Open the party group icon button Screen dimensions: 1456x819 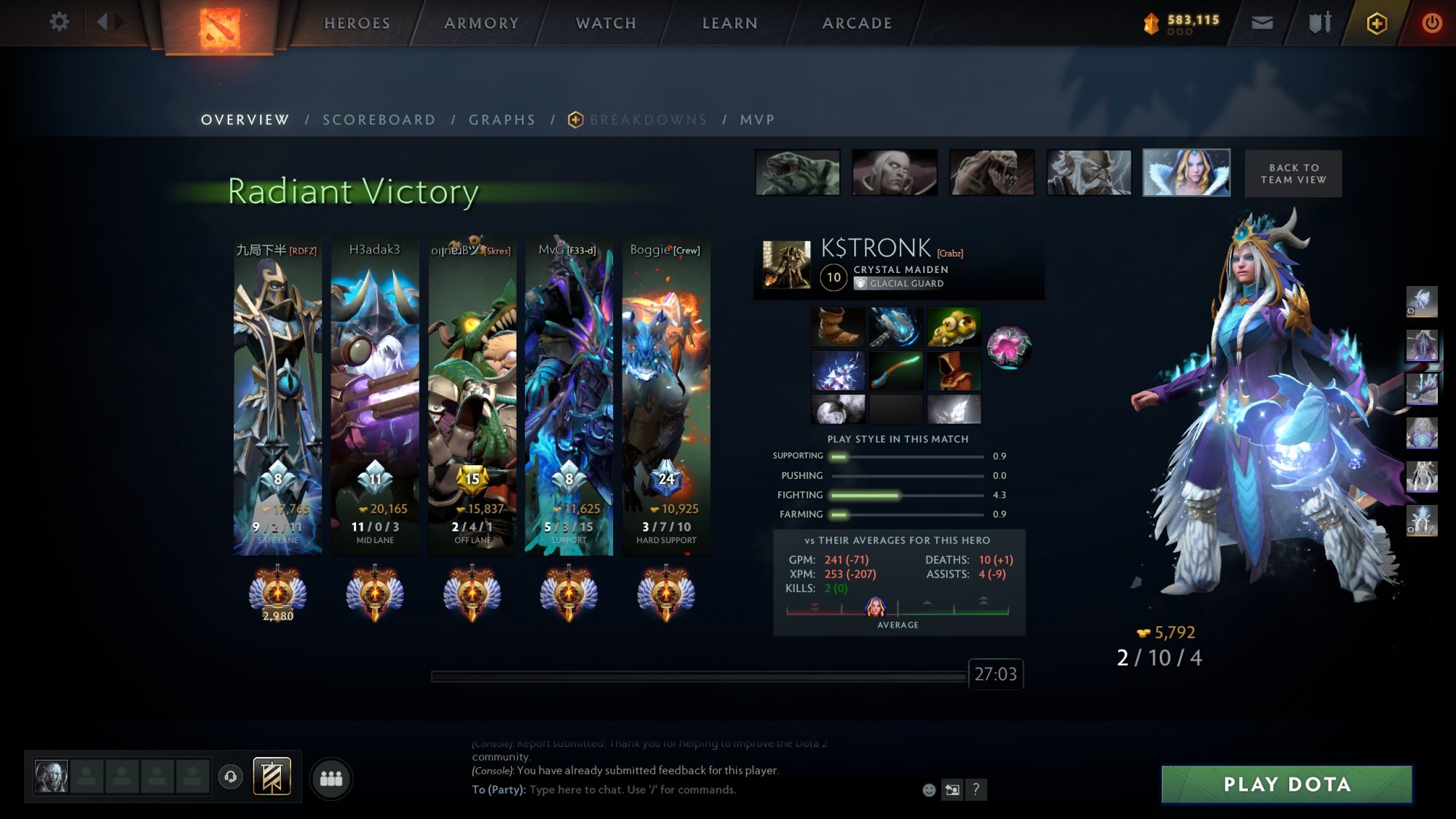pyautogui.click(x=331, y=779)
